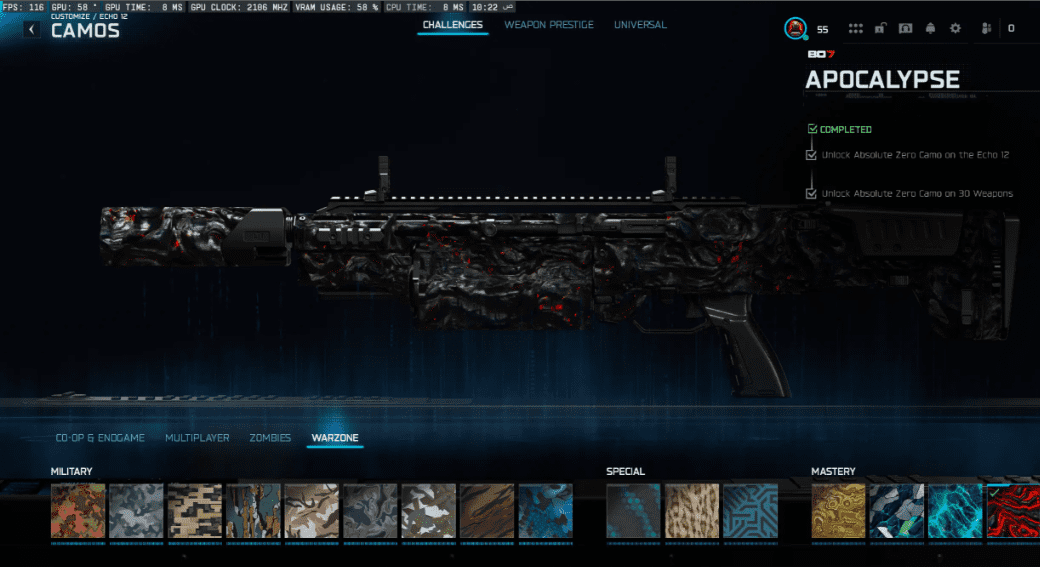Go back using the arrow beside CAMOS
This screenshot has height=567, width=1040.
(32, 30)
